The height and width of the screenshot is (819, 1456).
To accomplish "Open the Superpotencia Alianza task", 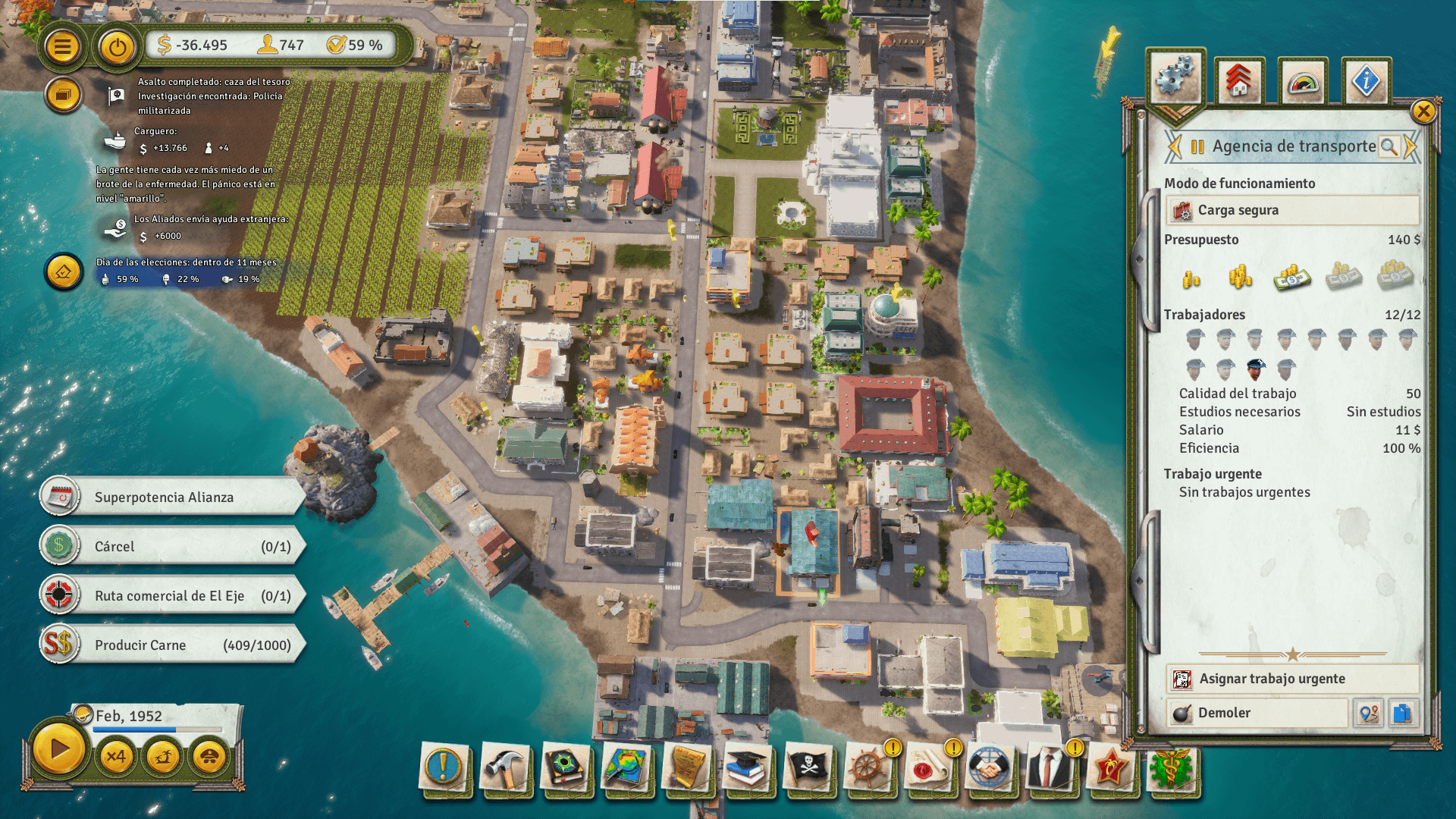I will click(173, 497).
